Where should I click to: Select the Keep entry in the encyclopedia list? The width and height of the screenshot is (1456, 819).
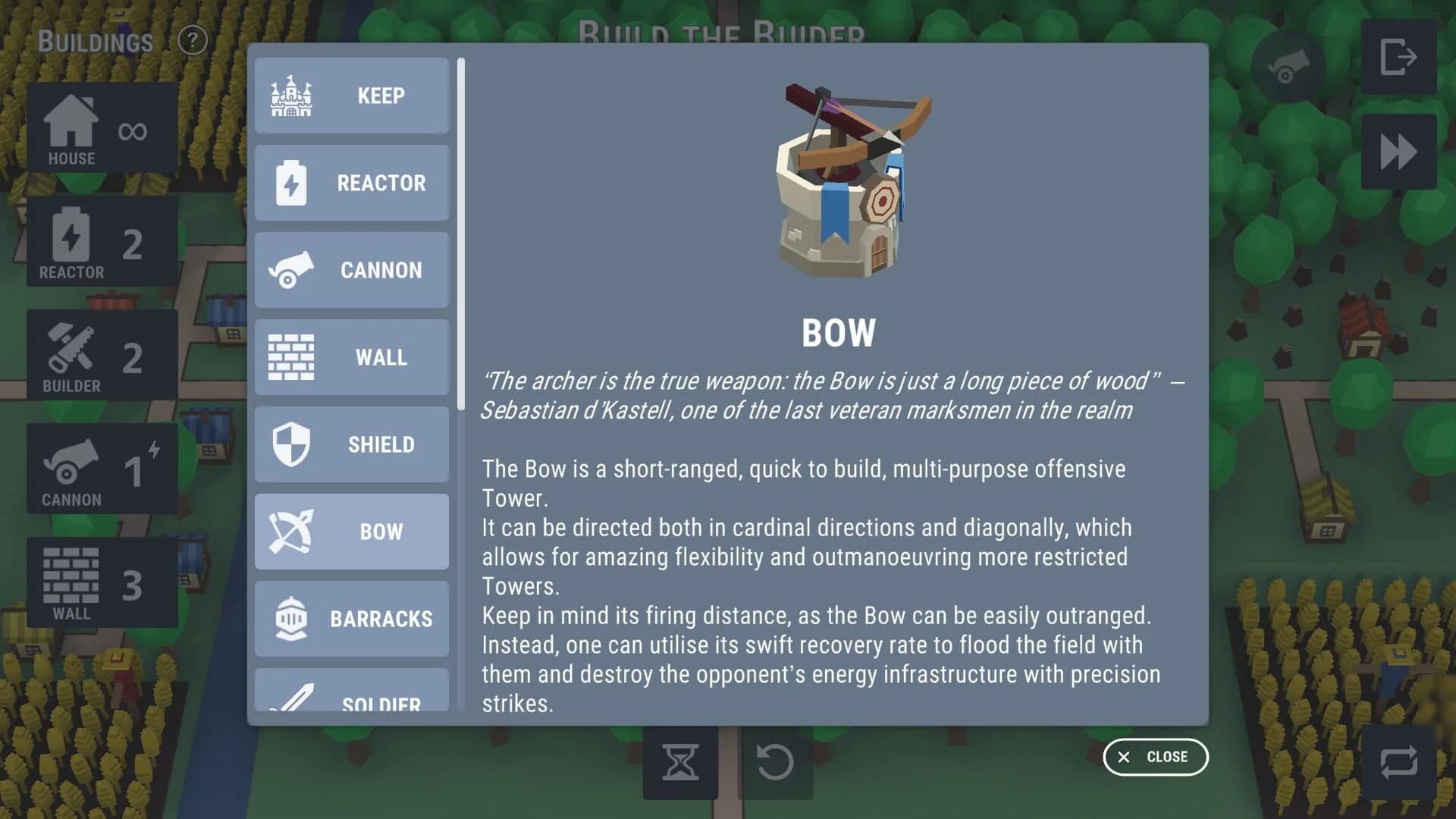(351, 96)
